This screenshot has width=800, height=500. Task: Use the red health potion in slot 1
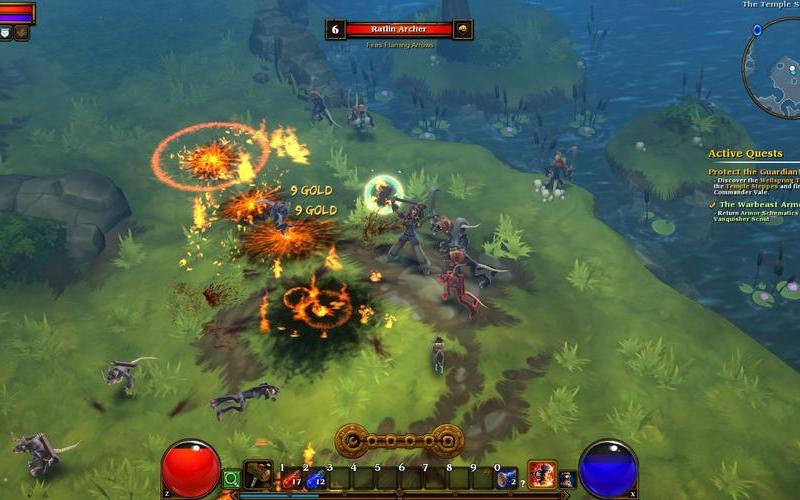[293, 480]
